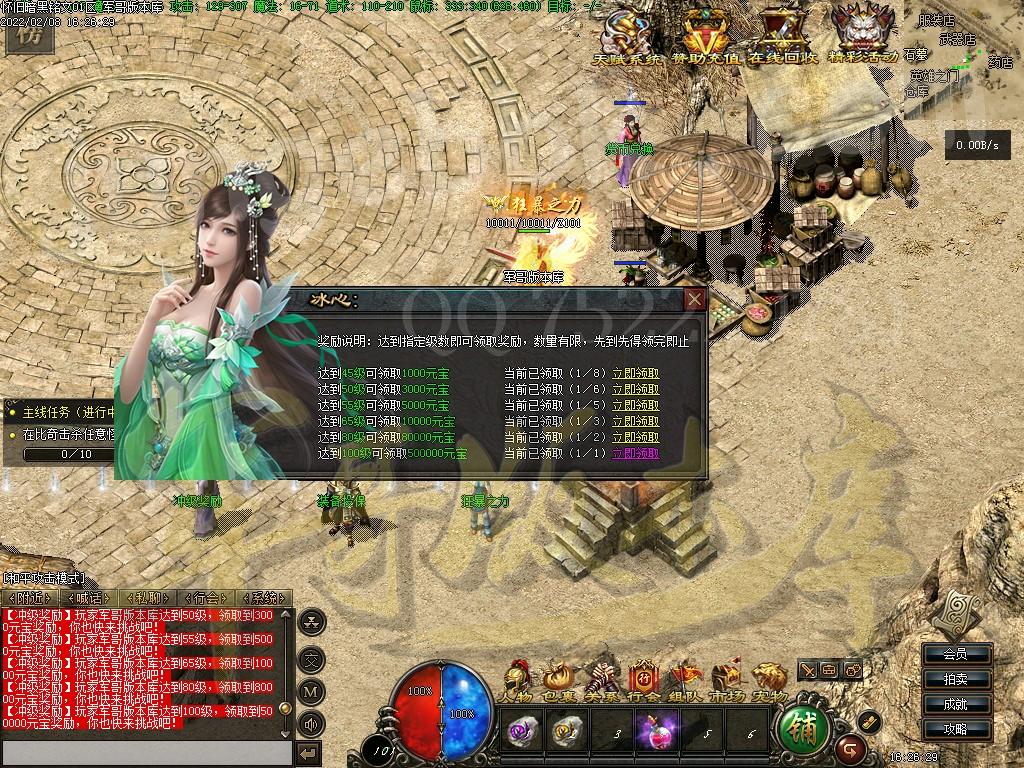
Task: Open the 市场 market chest icon
Action: coord(726,680)
